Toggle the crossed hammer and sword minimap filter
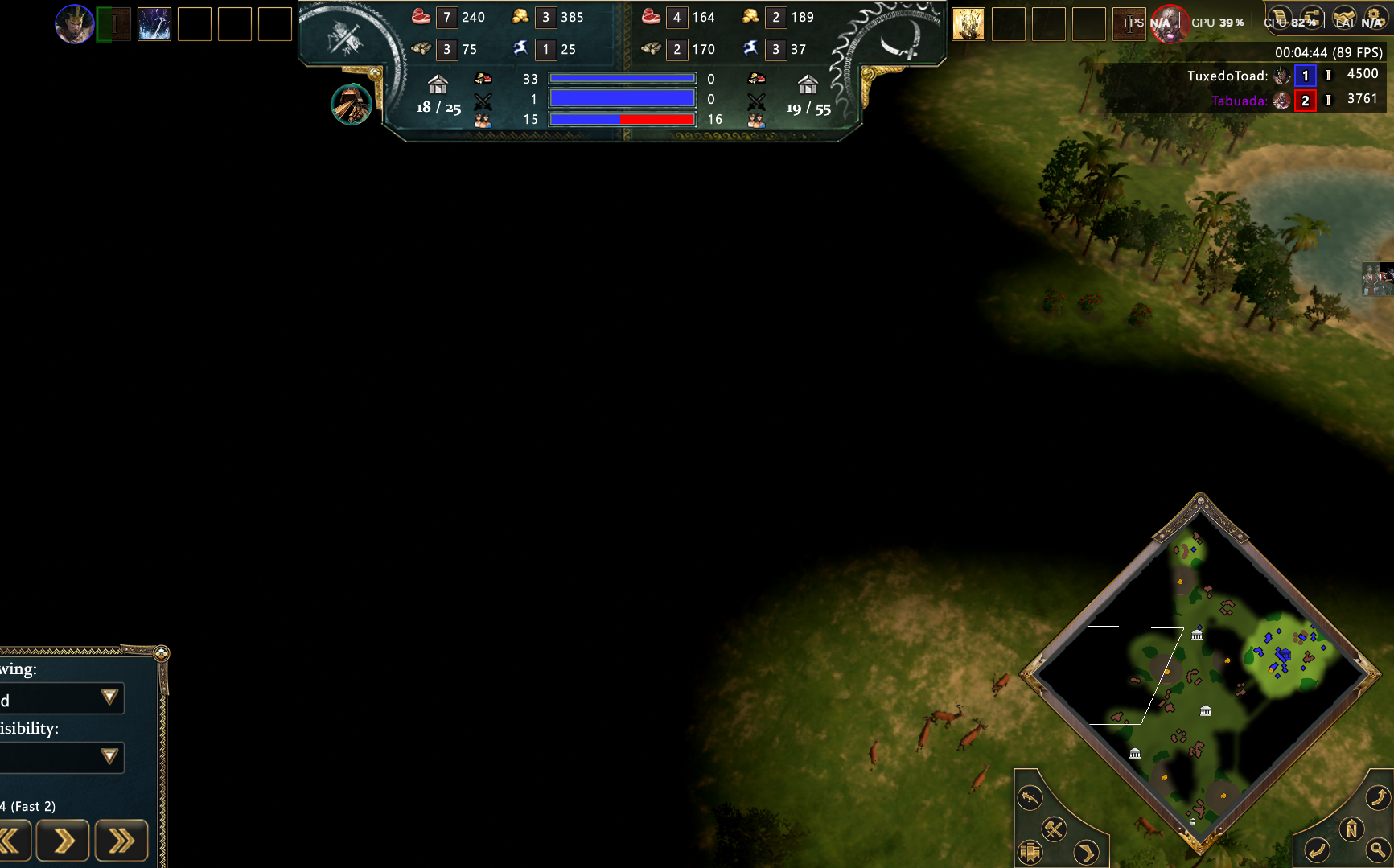 tap(1054, 829)
